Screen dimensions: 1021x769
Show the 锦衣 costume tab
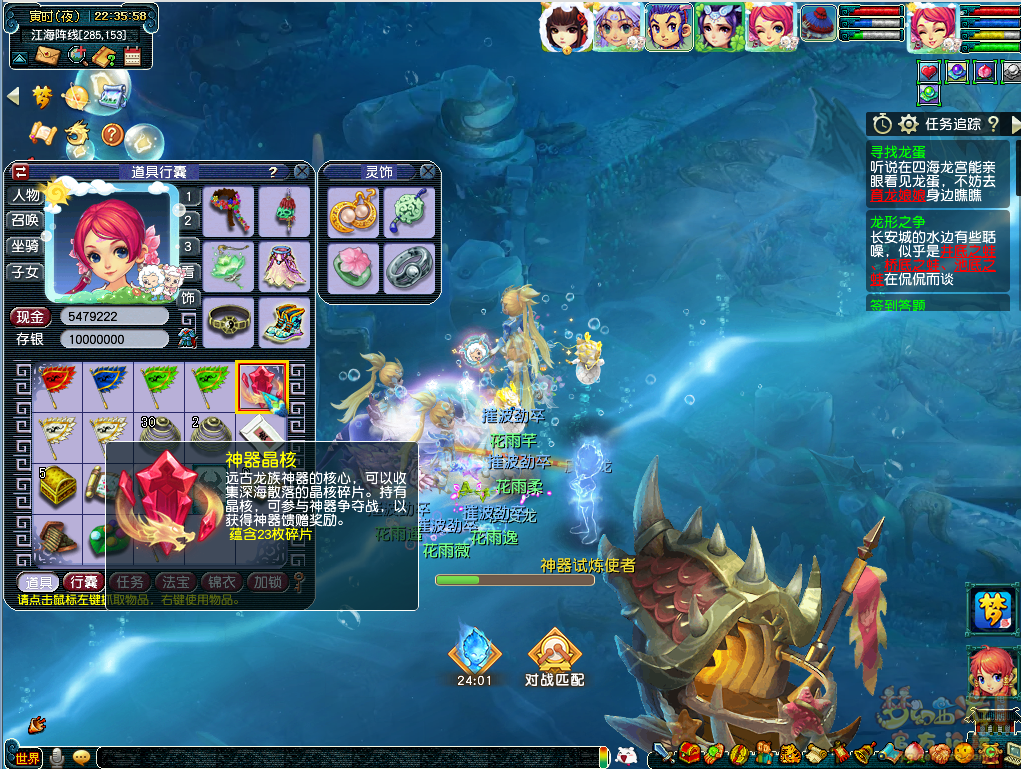222,582
